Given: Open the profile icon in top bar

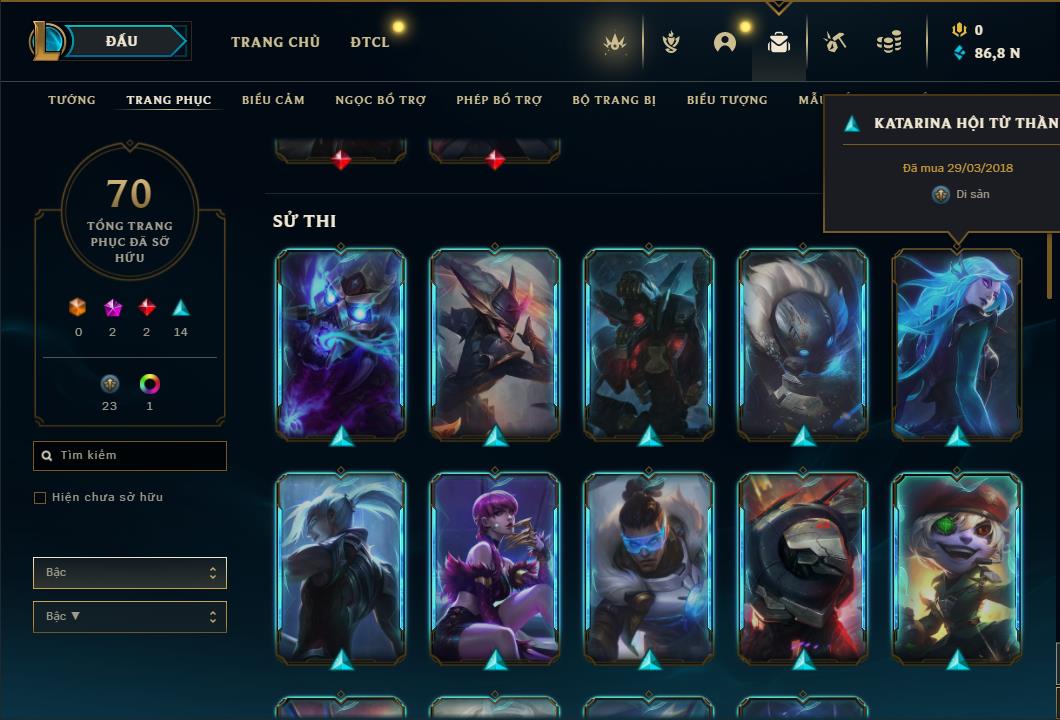Looking at the screenshot, I should tap(725, 42).
